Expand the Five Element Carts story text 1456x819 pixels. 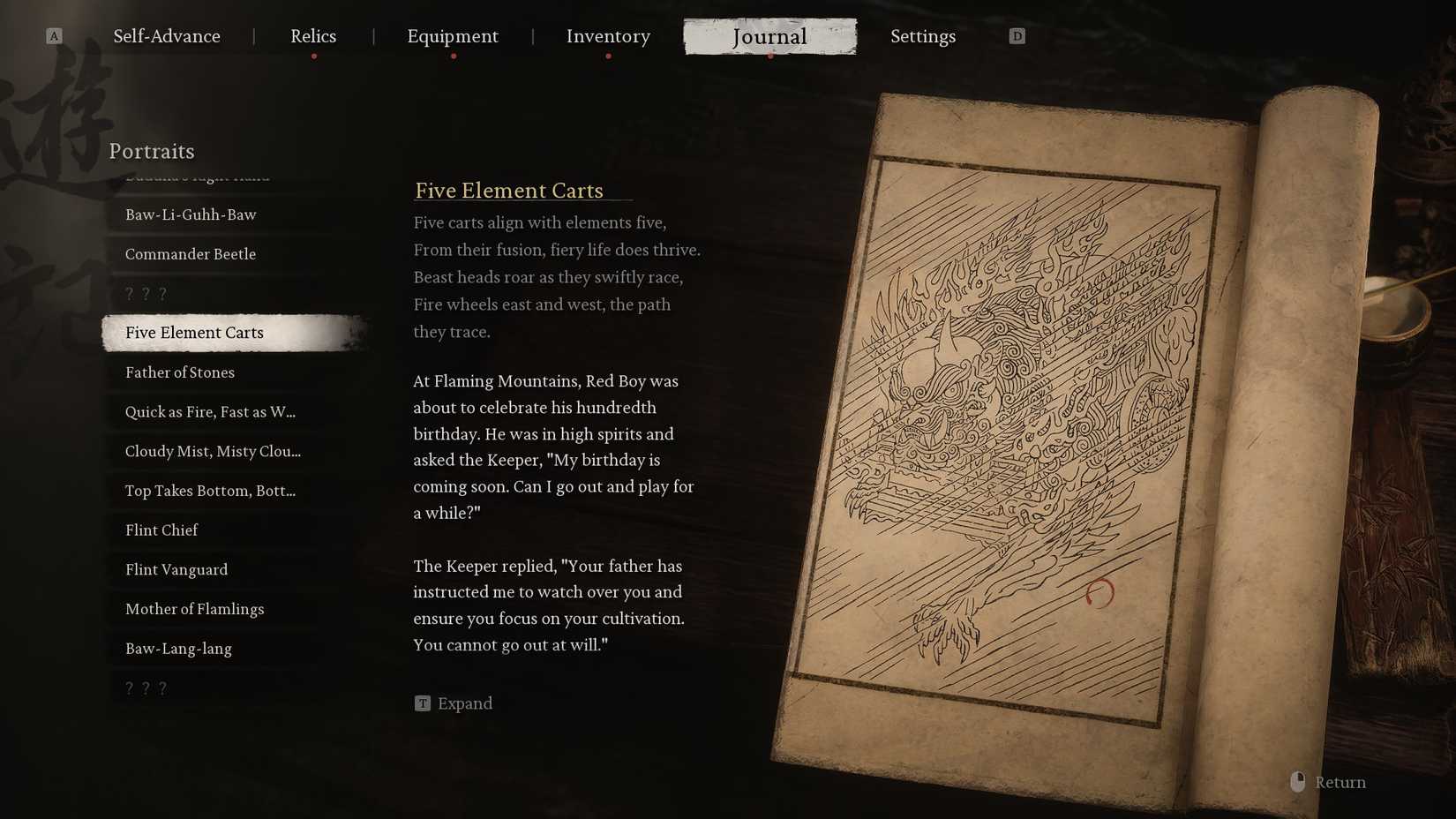(x=453, y=703)
